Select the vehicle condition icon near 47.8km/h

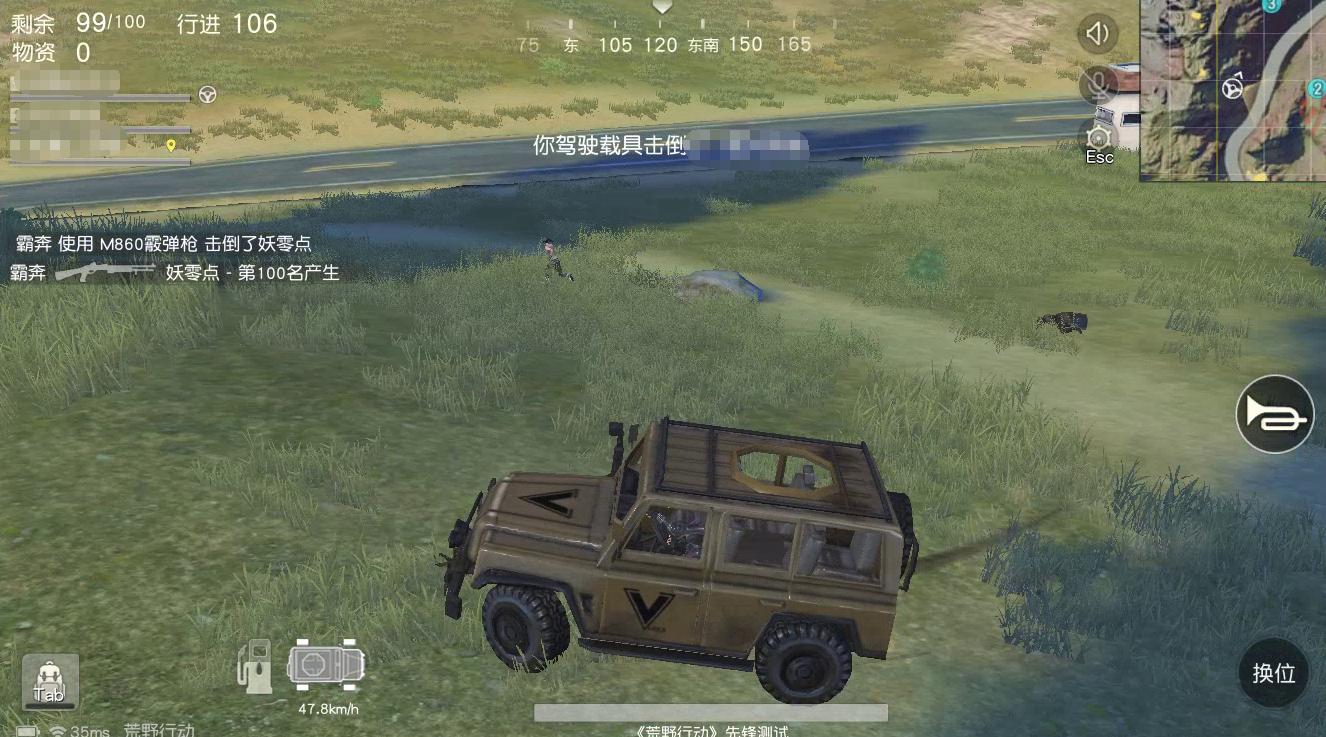pos(325,663)
